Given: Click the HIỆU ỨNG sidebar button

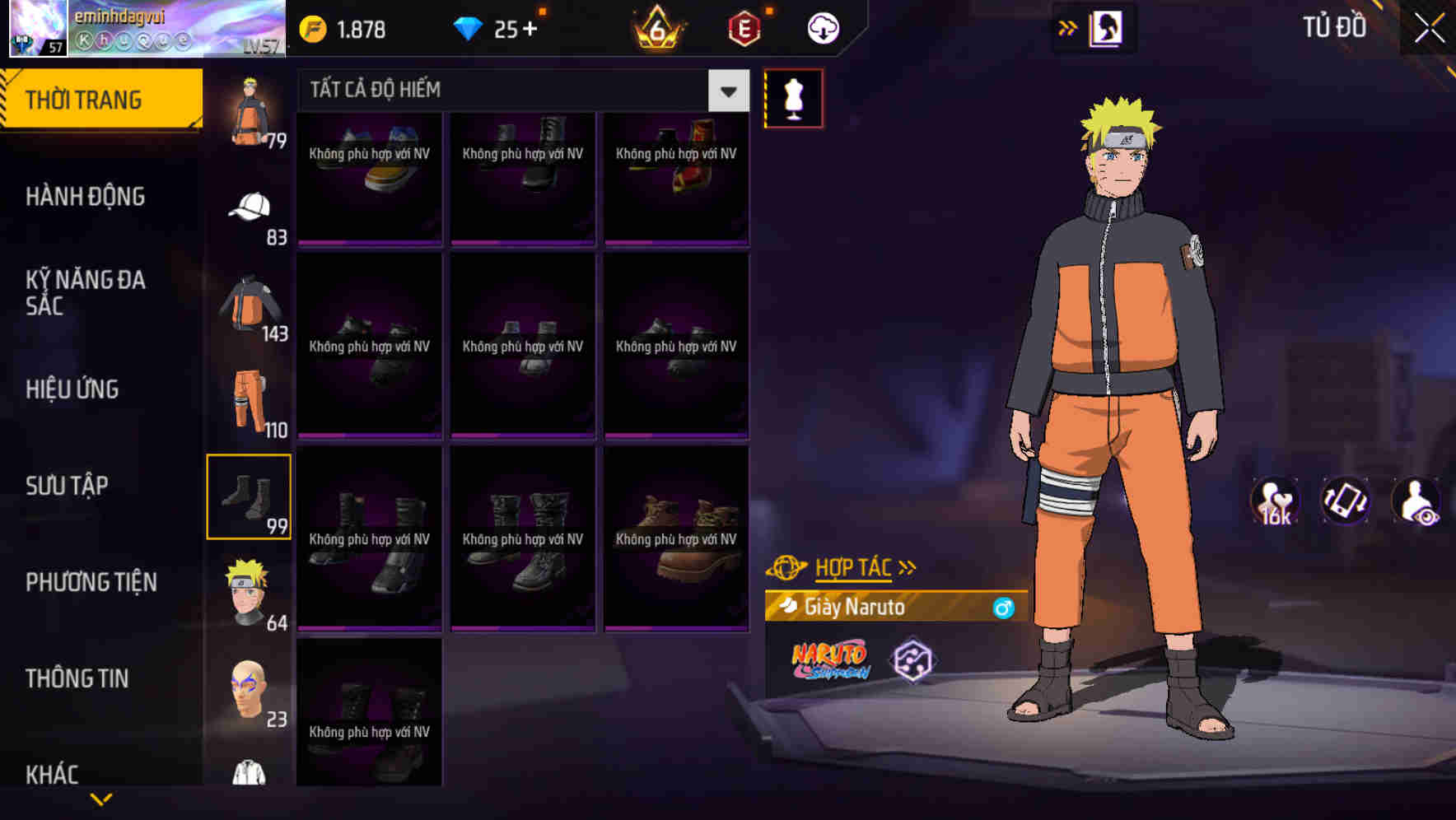Looking at the screenshot, I should tap(72, 389).
